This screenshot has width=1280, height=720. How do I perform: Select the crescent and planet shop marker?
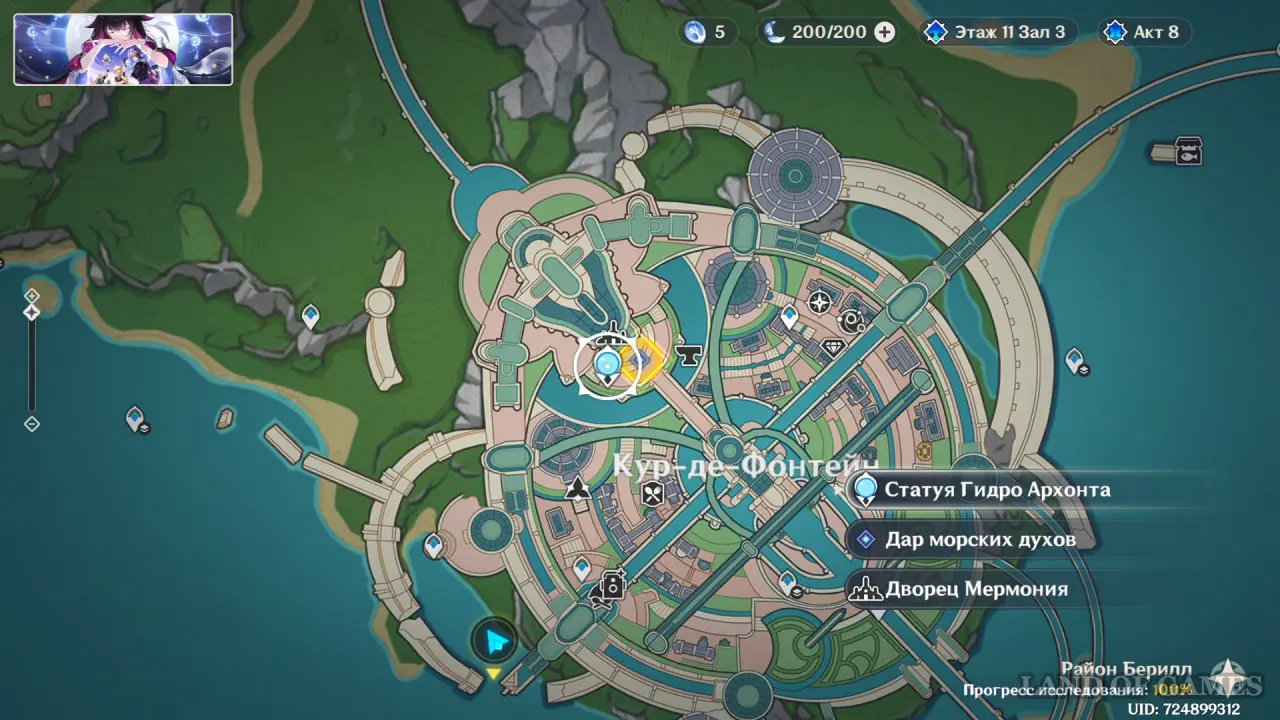pyautogui.click(x=853, y=321)
